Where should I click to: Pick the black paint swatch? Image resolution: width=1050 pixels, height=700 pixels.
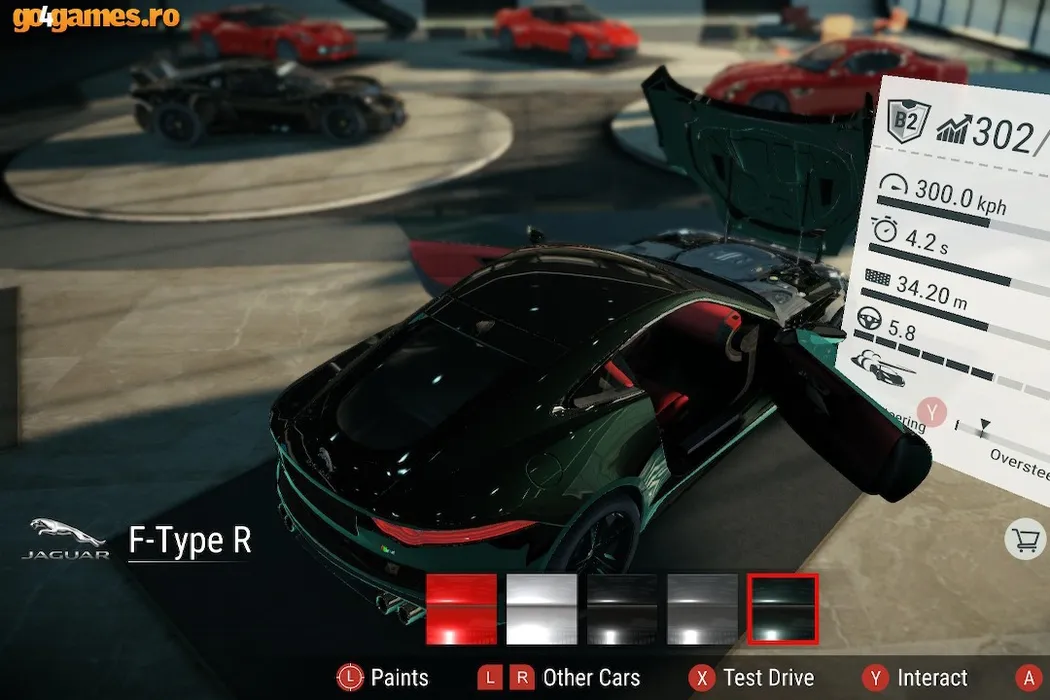(x=622, y=609)
